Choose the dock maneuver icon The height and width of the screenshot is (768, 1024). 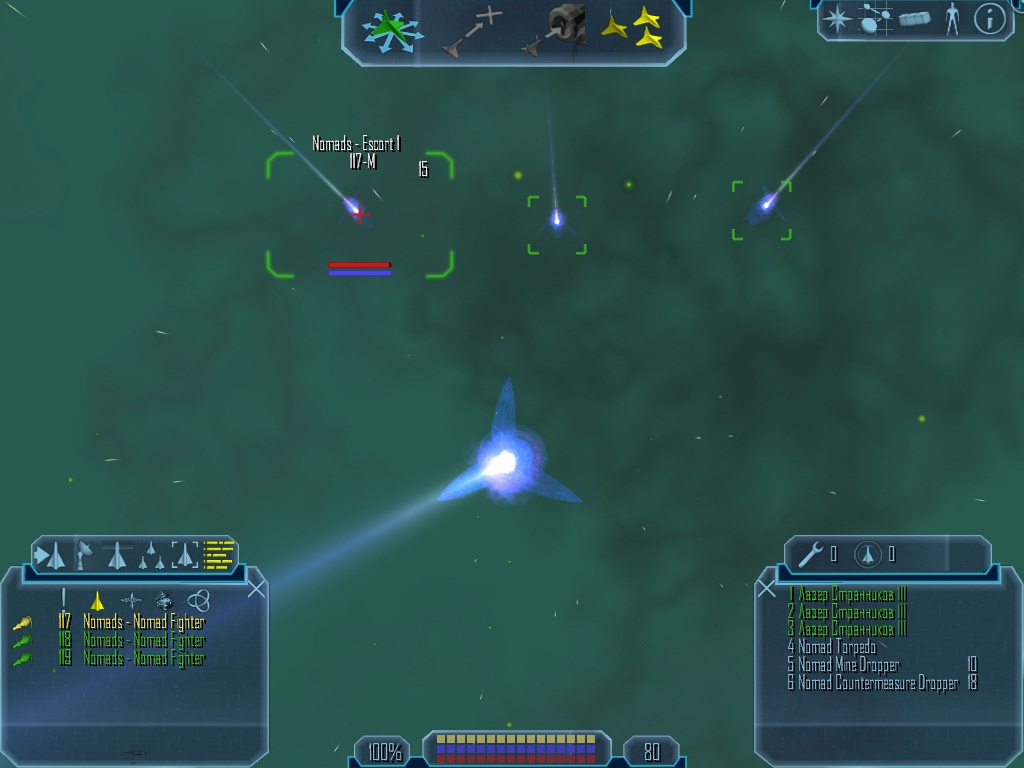point(556,28)
